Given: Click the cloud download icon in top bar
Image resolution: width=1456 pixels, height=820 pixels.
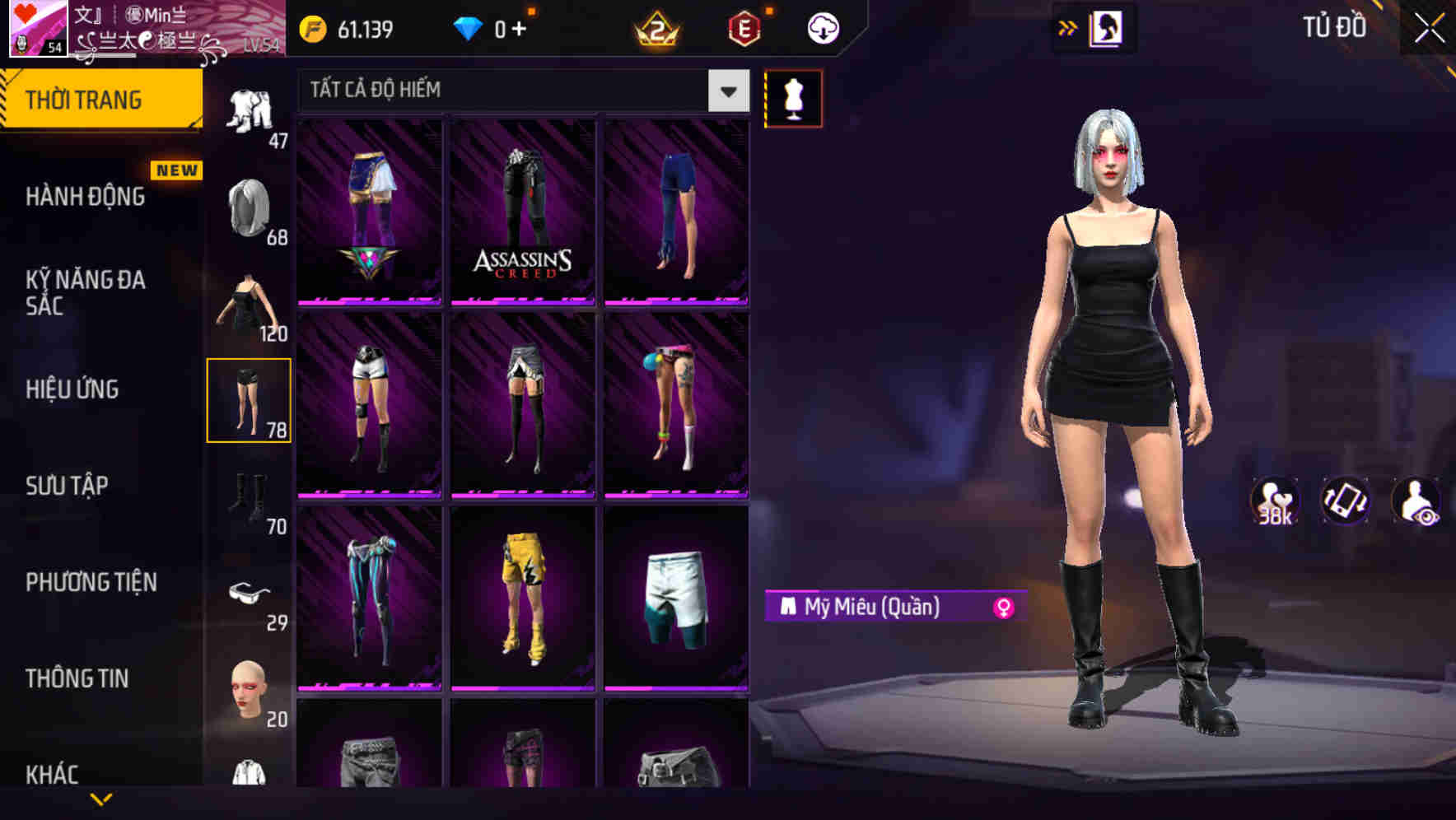Looking at the screenshot, I should click(x=823, y=27).
